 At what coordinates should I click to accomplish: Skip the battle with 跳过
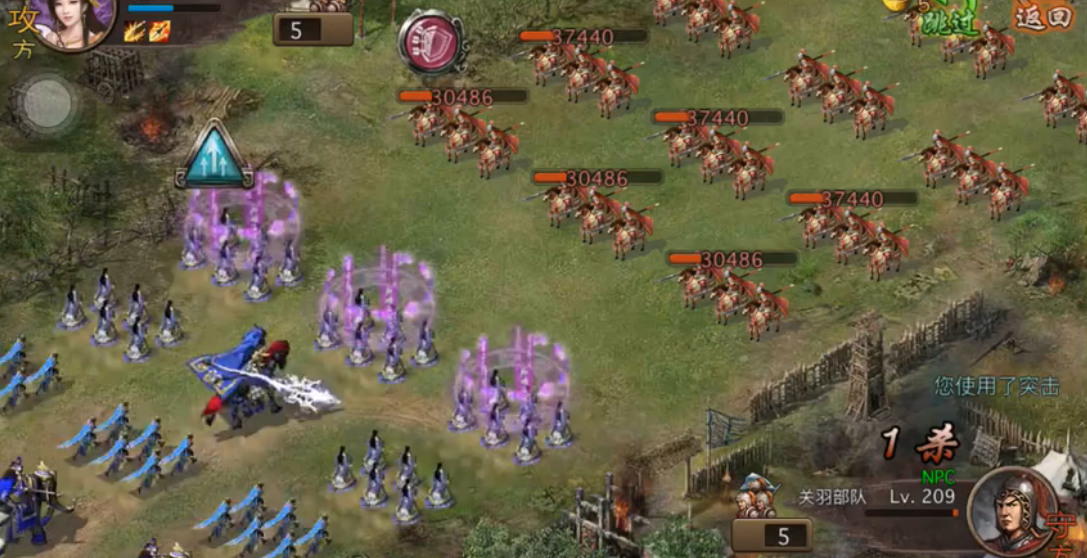coord(942,20)
